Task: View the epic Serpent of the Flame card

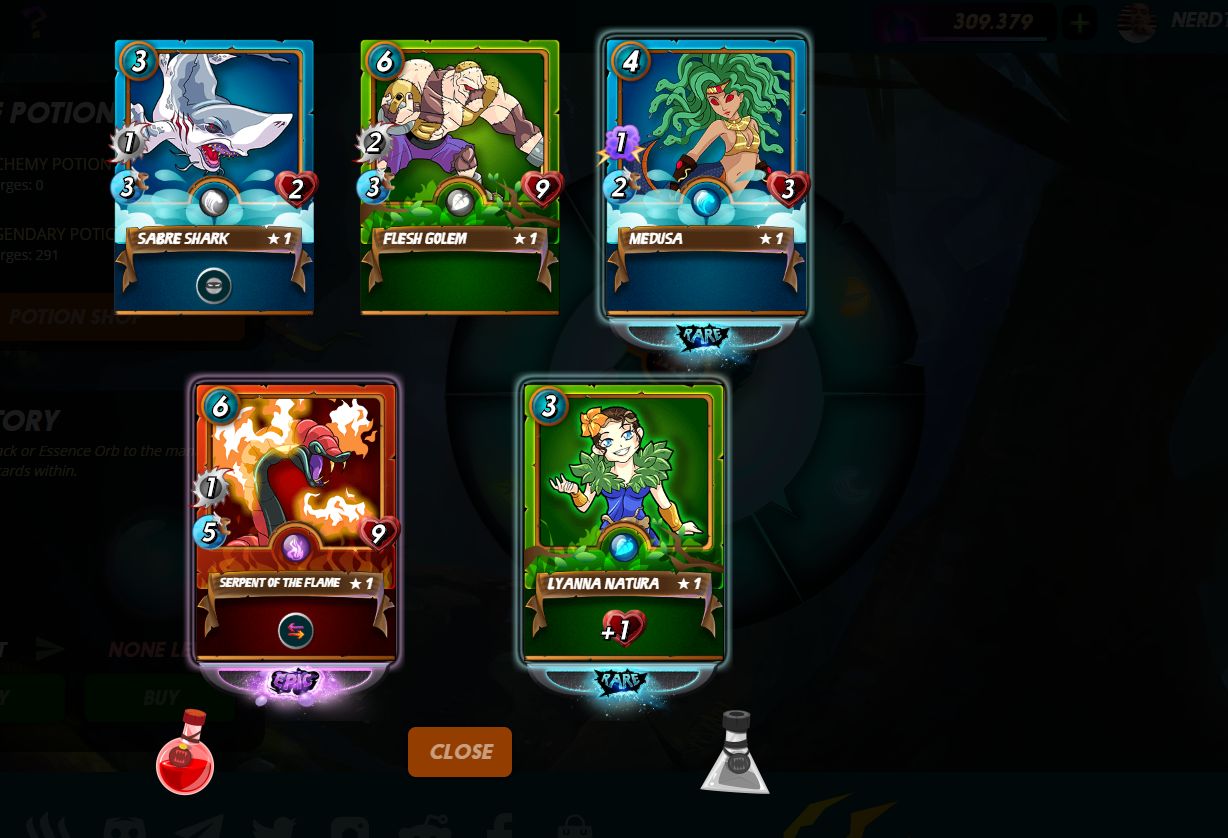Action: coord(296,522)
